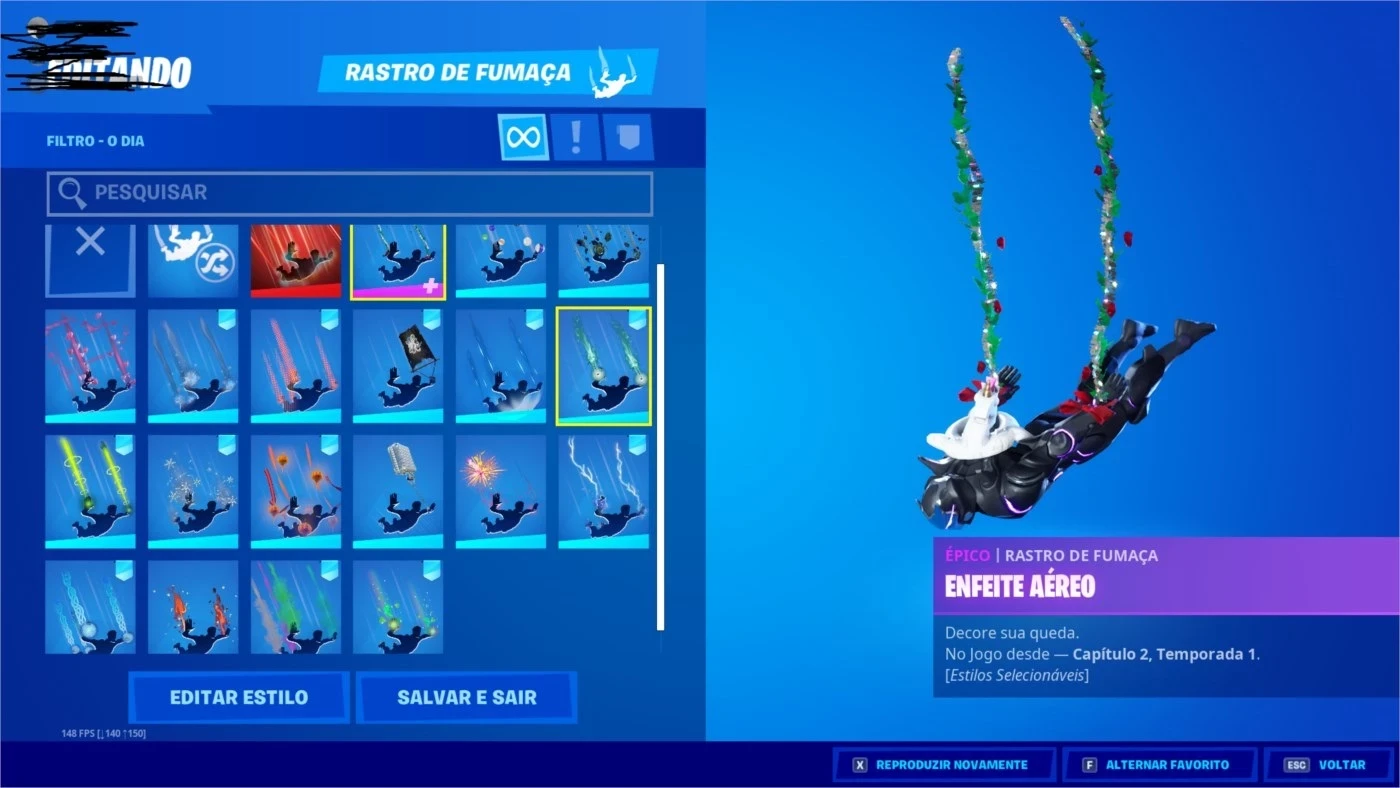The image size is (1400, 788).
Task: Click the Salvar e Sair button
Action: [467, 697]
